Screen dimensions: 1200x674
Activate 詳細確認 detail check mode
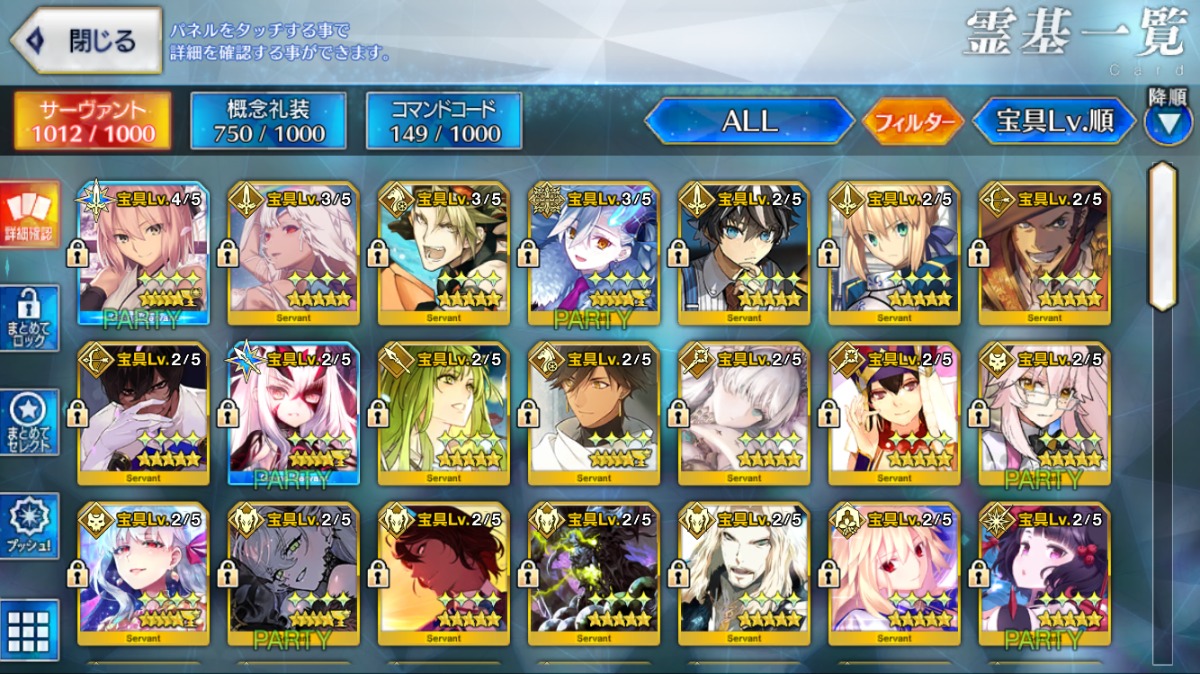(x=29, y=215)
